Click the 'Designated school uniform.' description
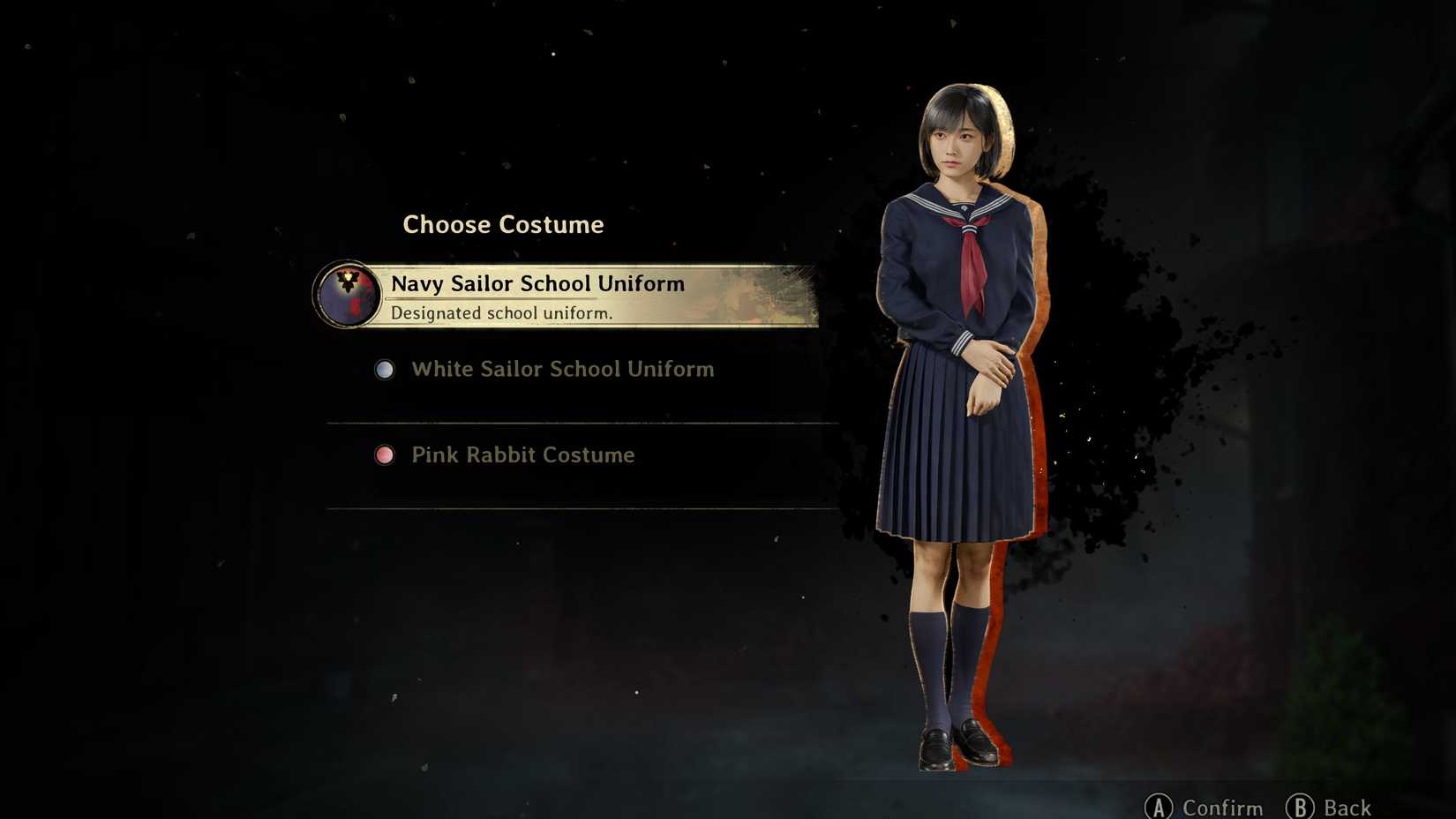The width and height of the screenshot is (1456, 819). coord(503,313)
